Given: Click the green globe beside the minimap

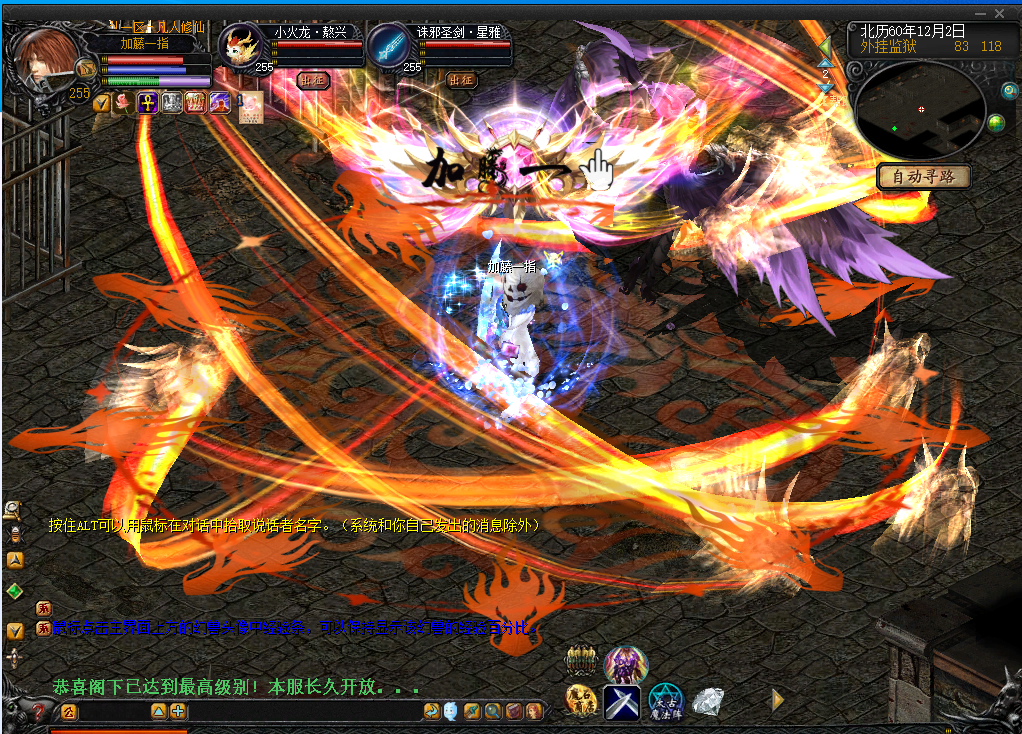Looking at the screenshot, I should coord(996,123).
